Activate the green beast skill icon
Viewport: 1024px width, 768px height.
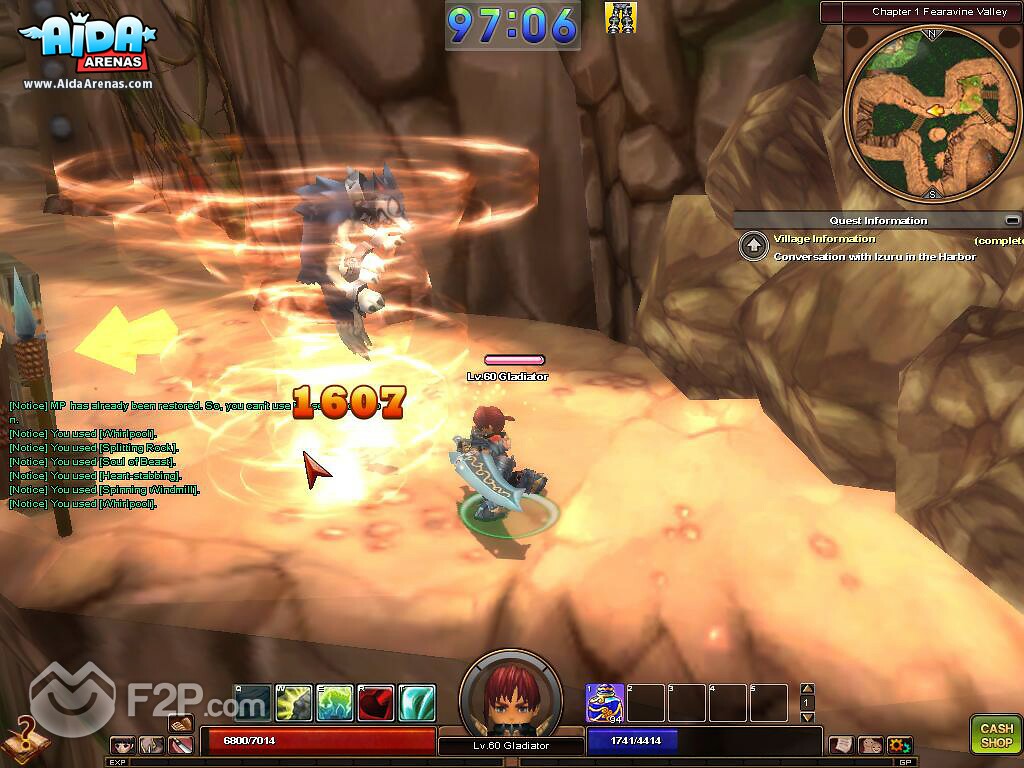[335, 703]
